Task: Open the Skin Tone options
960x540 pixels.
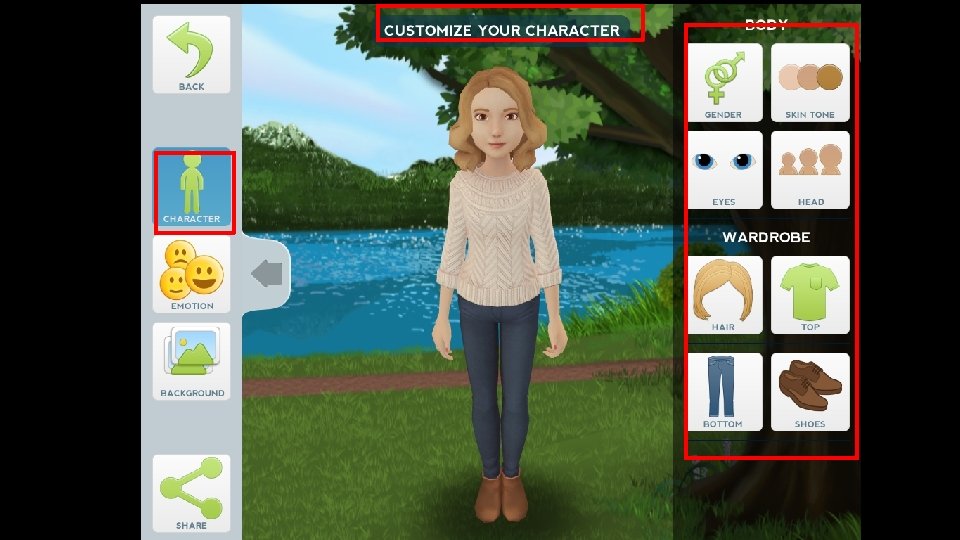Action: click(810, 82)
